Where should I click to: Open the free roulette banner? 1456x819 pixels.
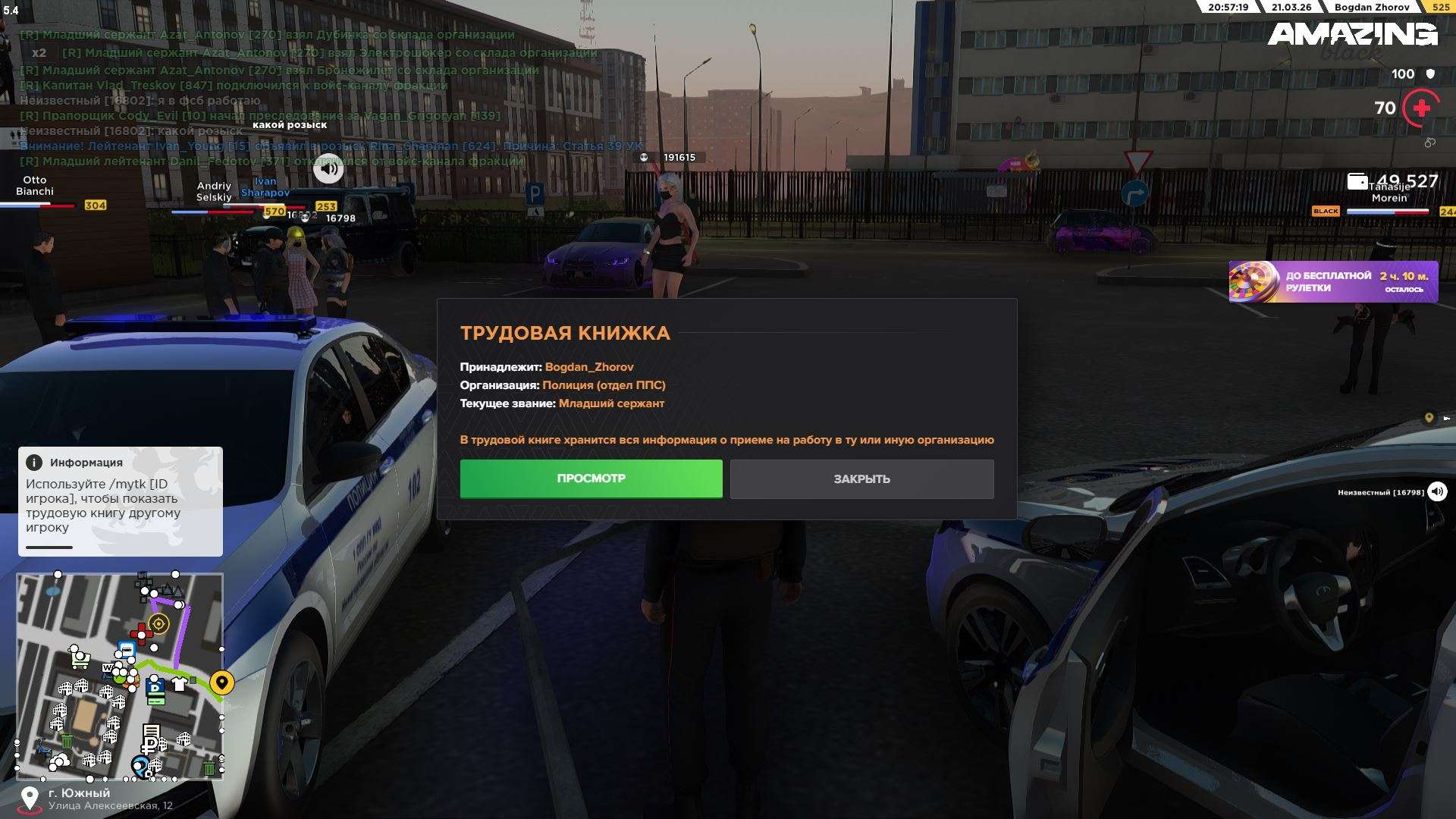tap(1332, 282)
